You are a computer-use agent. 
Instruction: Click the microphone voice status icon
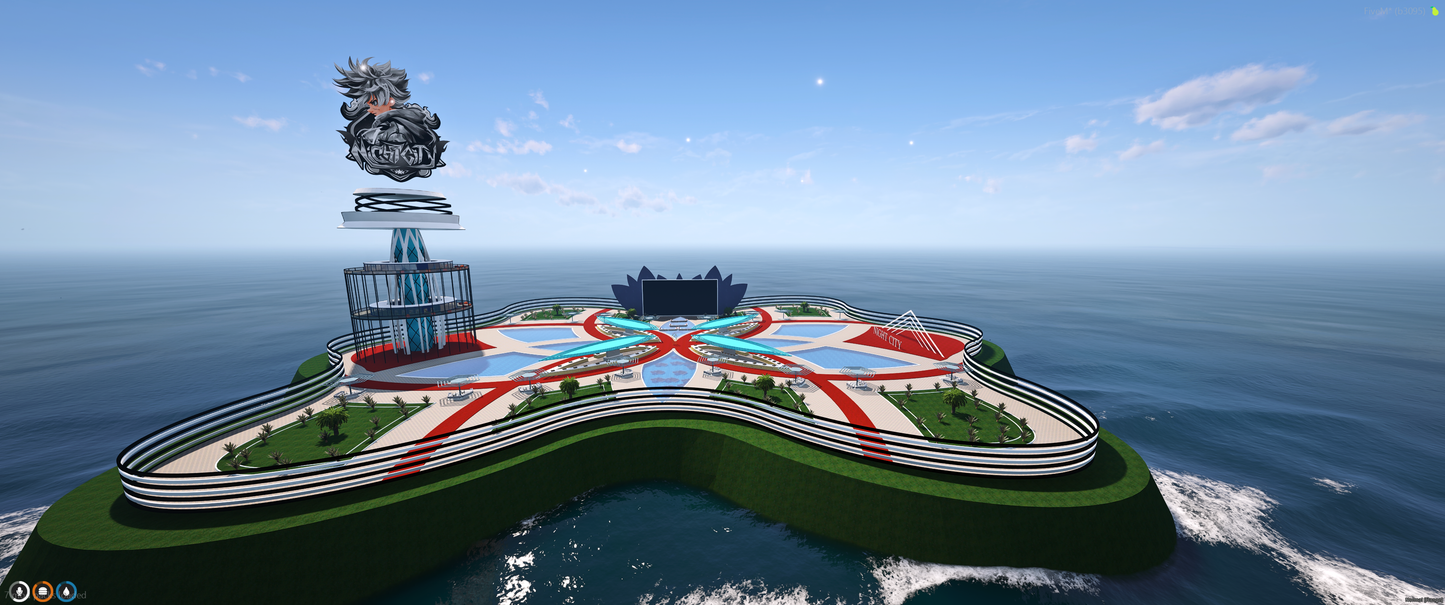[x=19, y=591]
